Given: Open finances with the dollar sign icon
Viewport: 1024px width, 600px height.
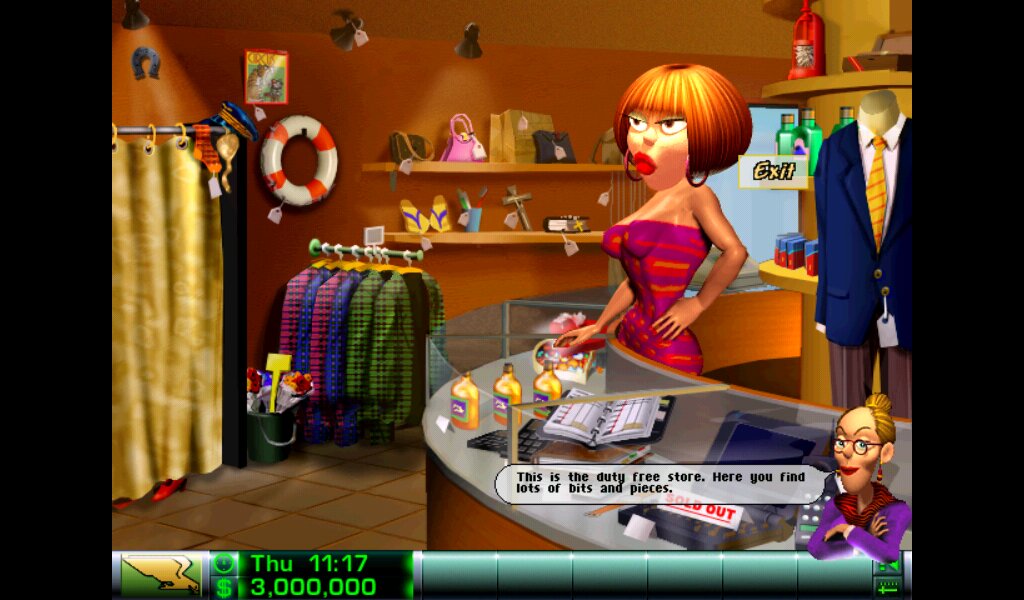Looking at the screenshot, I should tap(224, 587).
